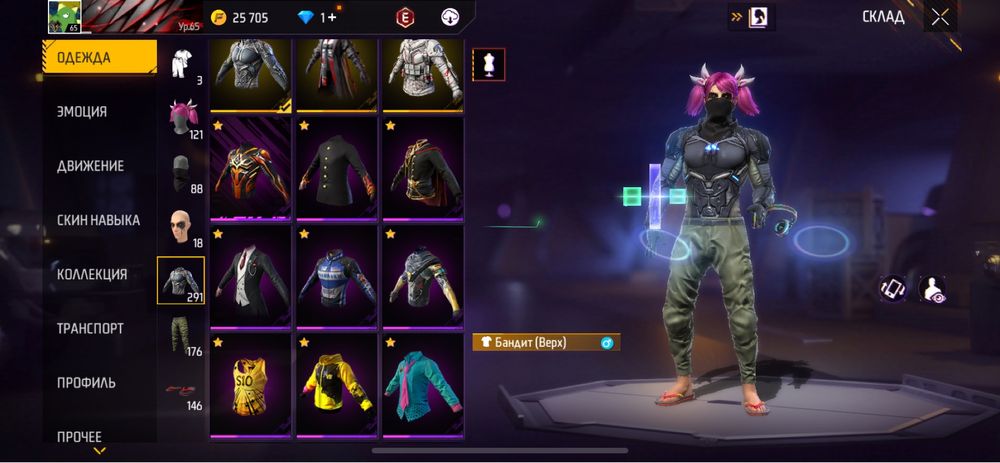Viewport: 1000px width, 463px height.
Task: Tap the gold coin currency icon
Action: click(219, 17)
